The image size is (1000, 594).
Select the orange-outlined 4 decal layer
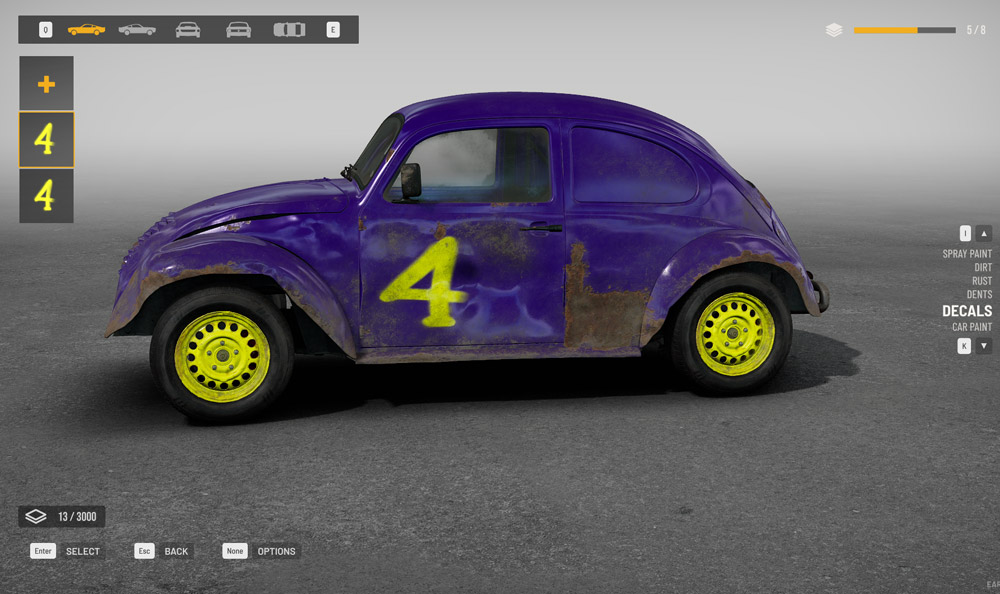pos(46,140)
